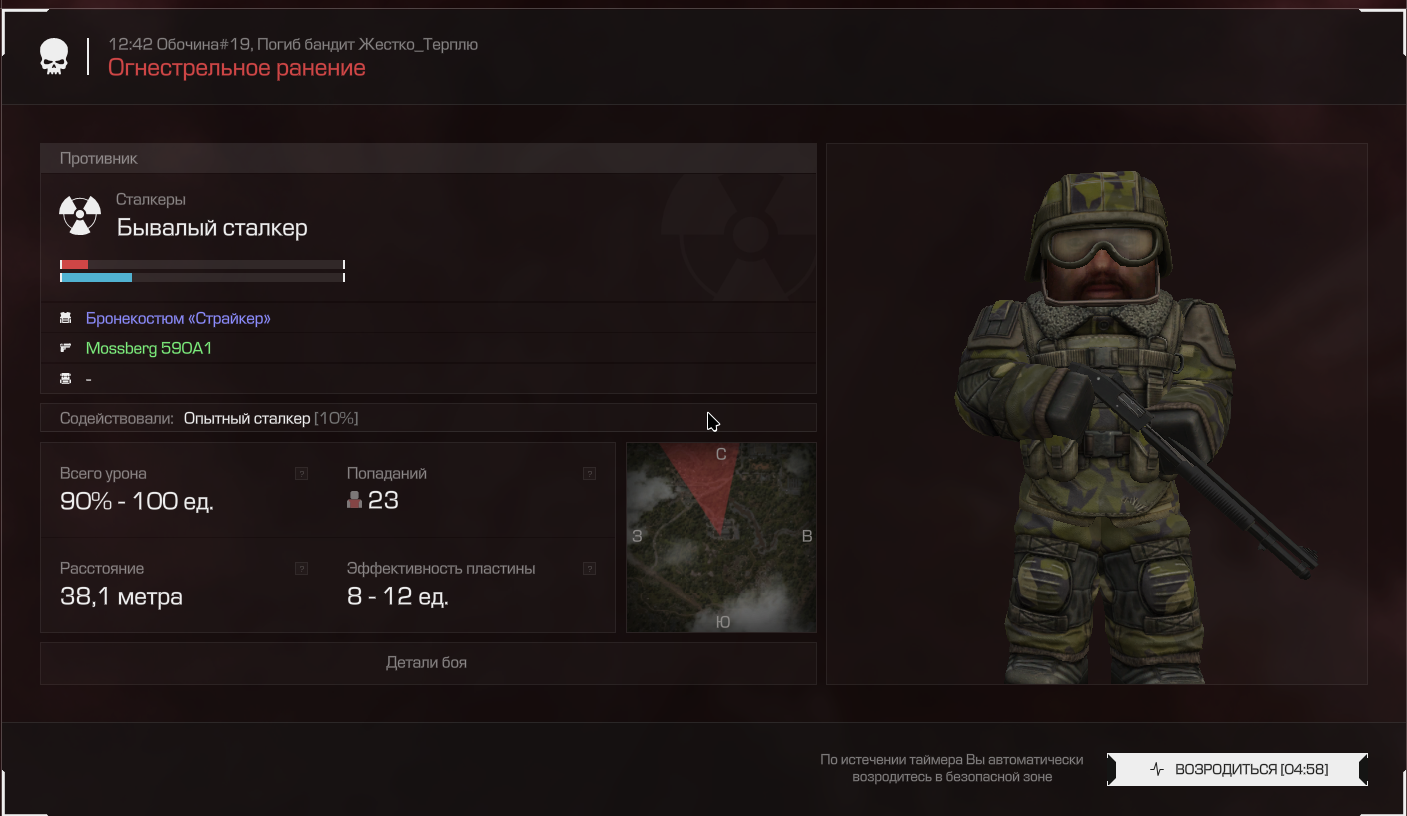Select the Mossberg 590A1 weapon entry

coord(149,348)
